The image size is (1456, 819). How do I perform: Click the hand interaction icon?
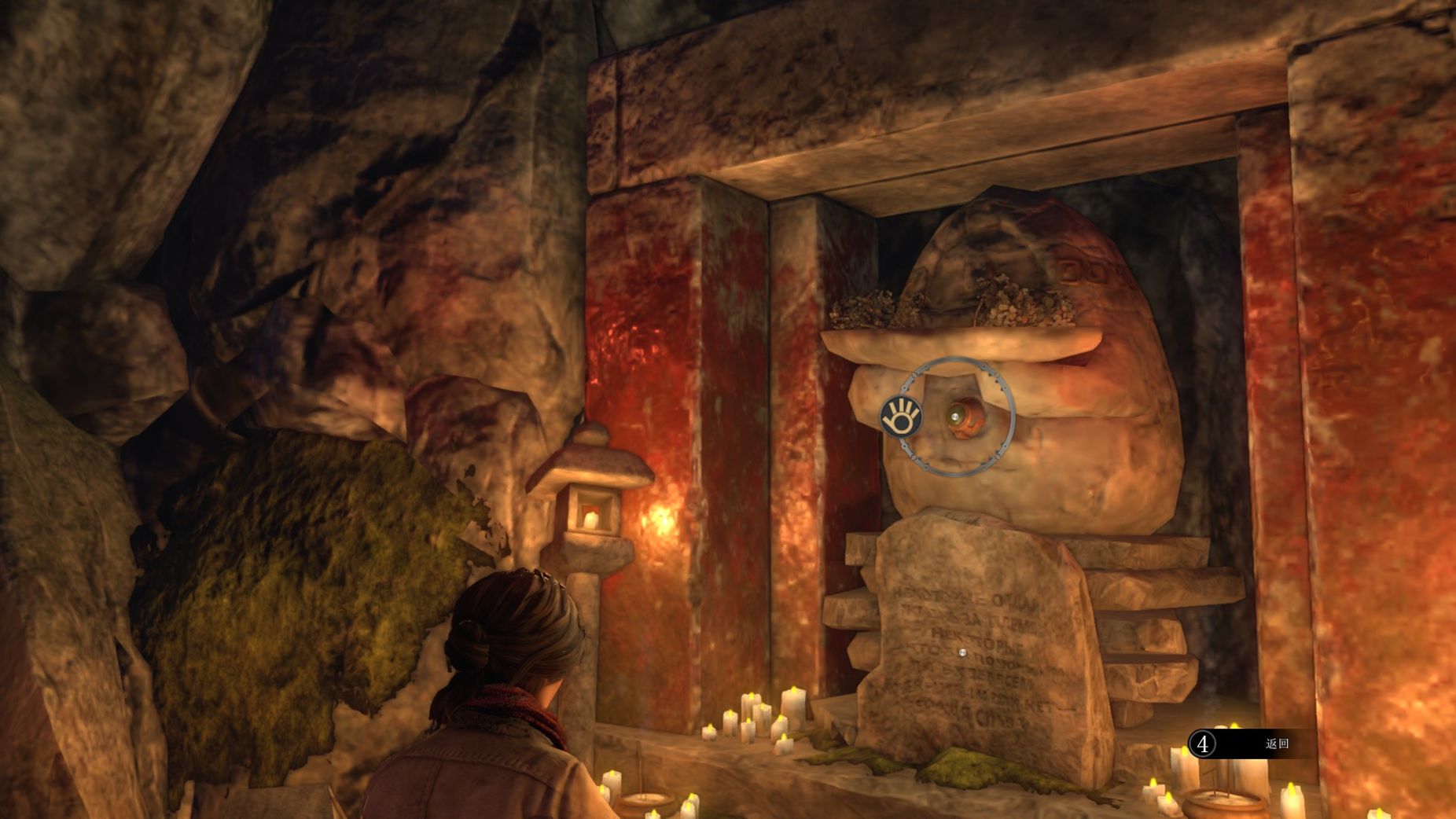click(901, 416)
